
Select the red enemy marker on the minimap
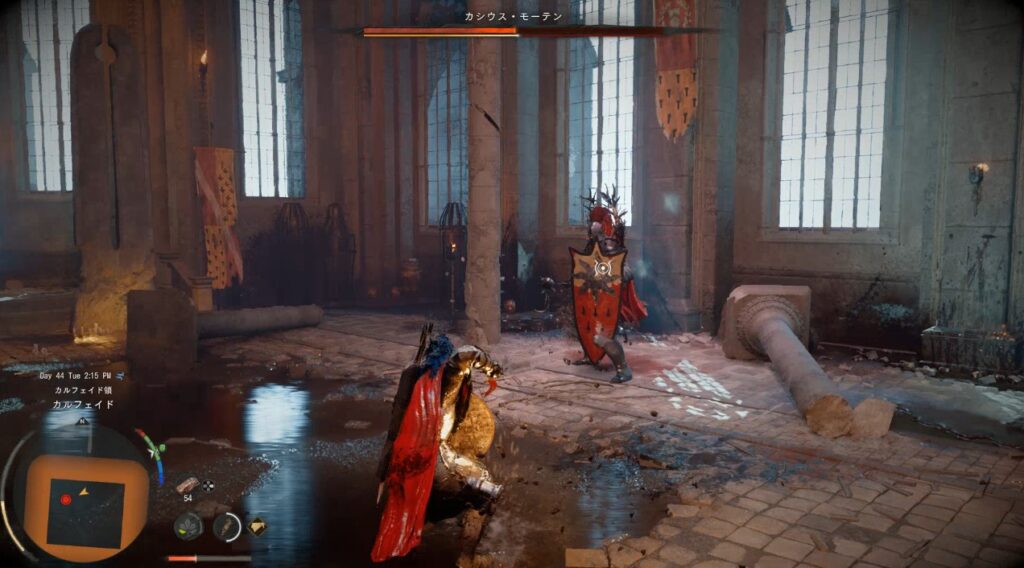coord(66,499)
